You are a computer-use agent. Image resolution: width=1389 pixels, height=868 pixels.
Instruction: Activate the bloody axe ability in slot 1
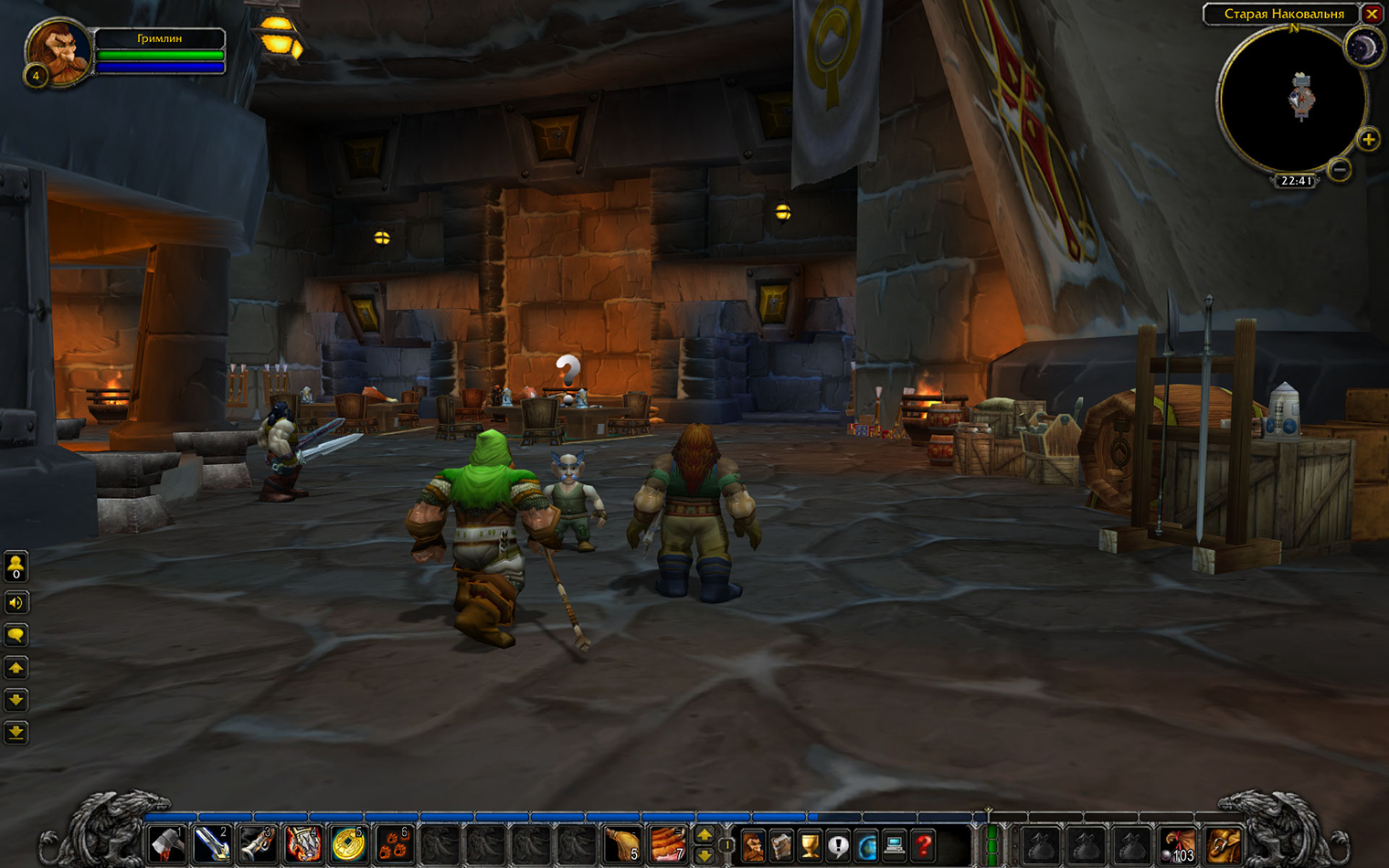167,844
